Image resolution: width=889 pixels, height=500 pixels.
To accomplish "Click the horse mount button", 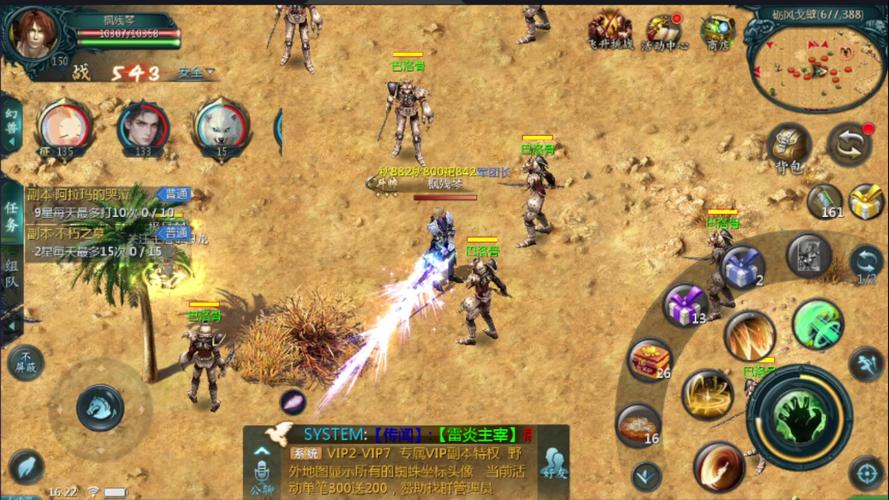I will tap(100, 405).
